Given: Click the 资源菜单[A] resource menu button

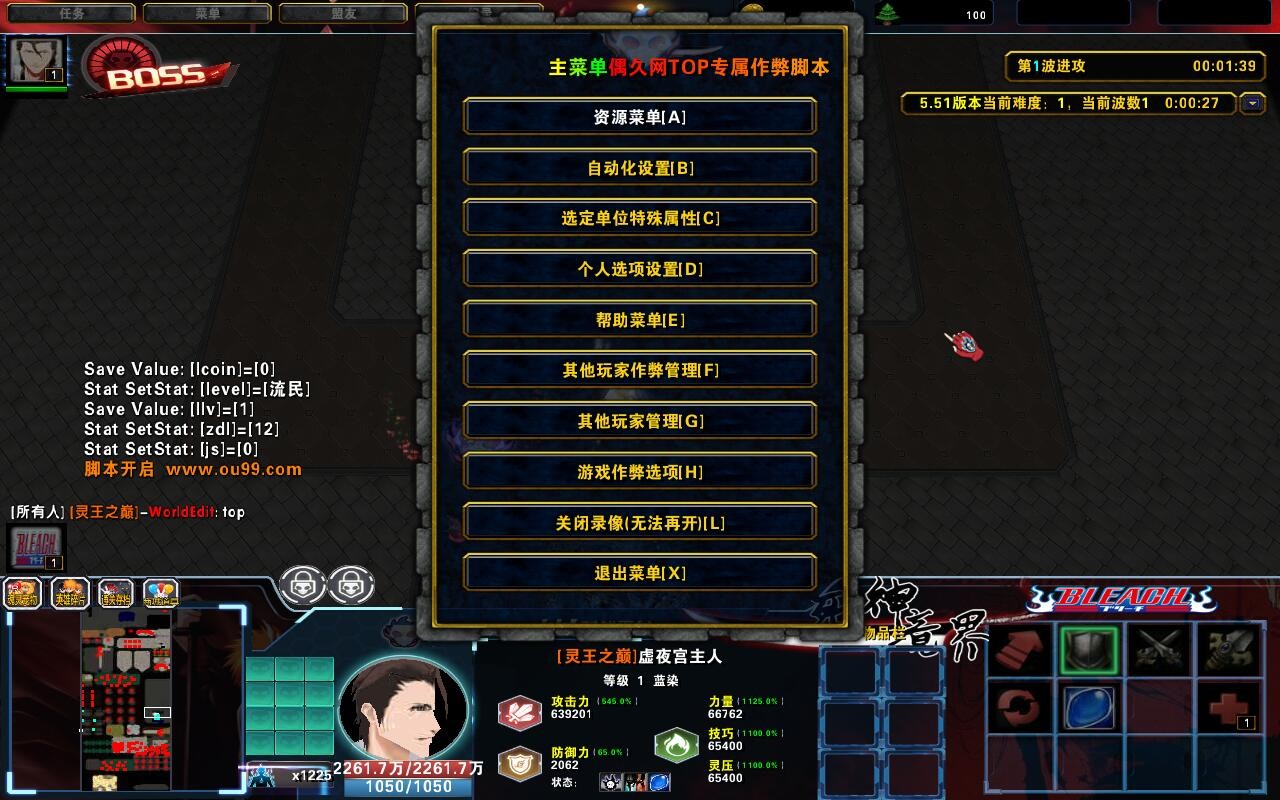Looking at the screenshot, I should coord(639,116).
